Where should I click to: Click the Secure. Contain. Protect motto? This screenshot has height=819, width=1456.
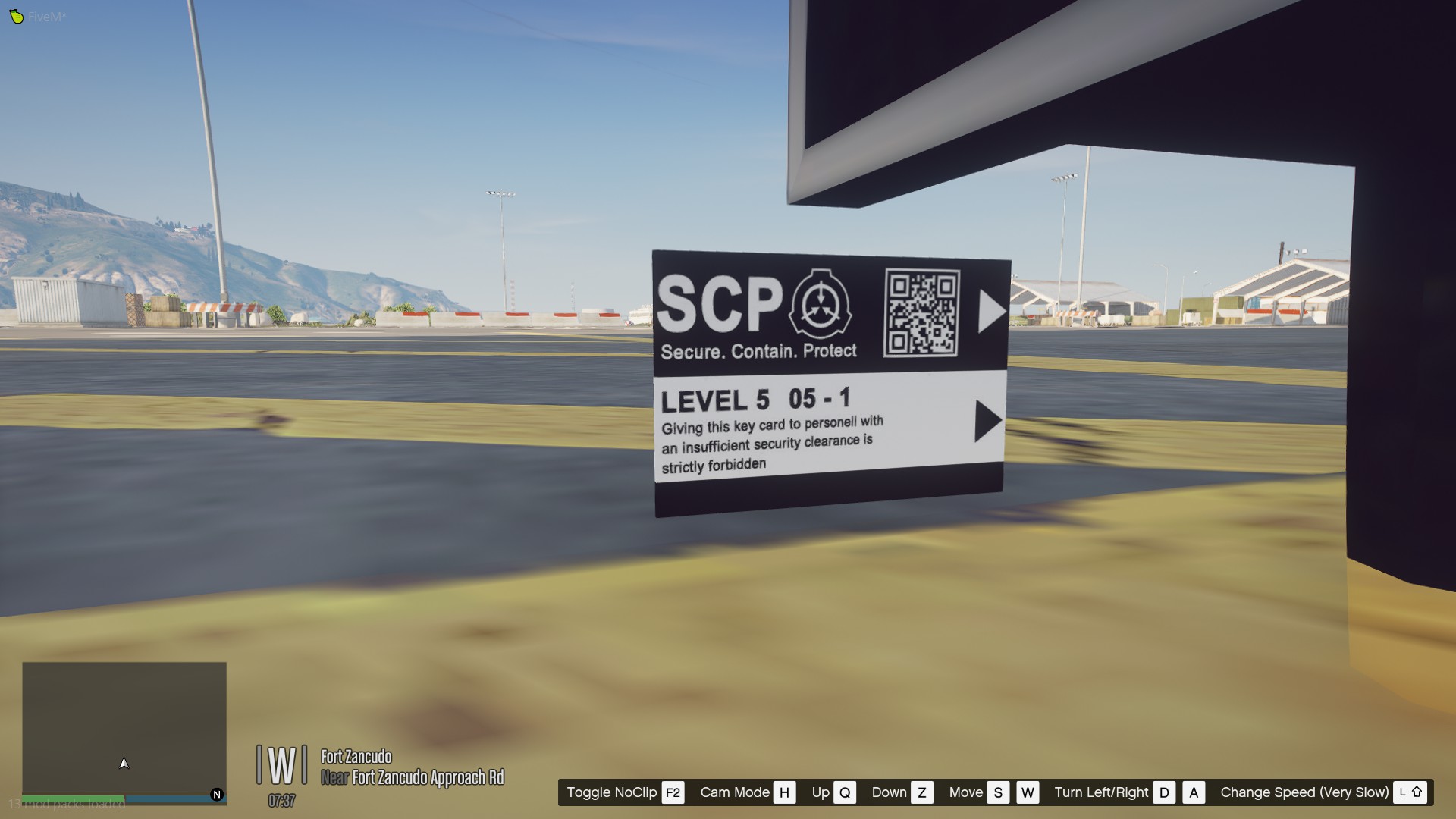759,350
